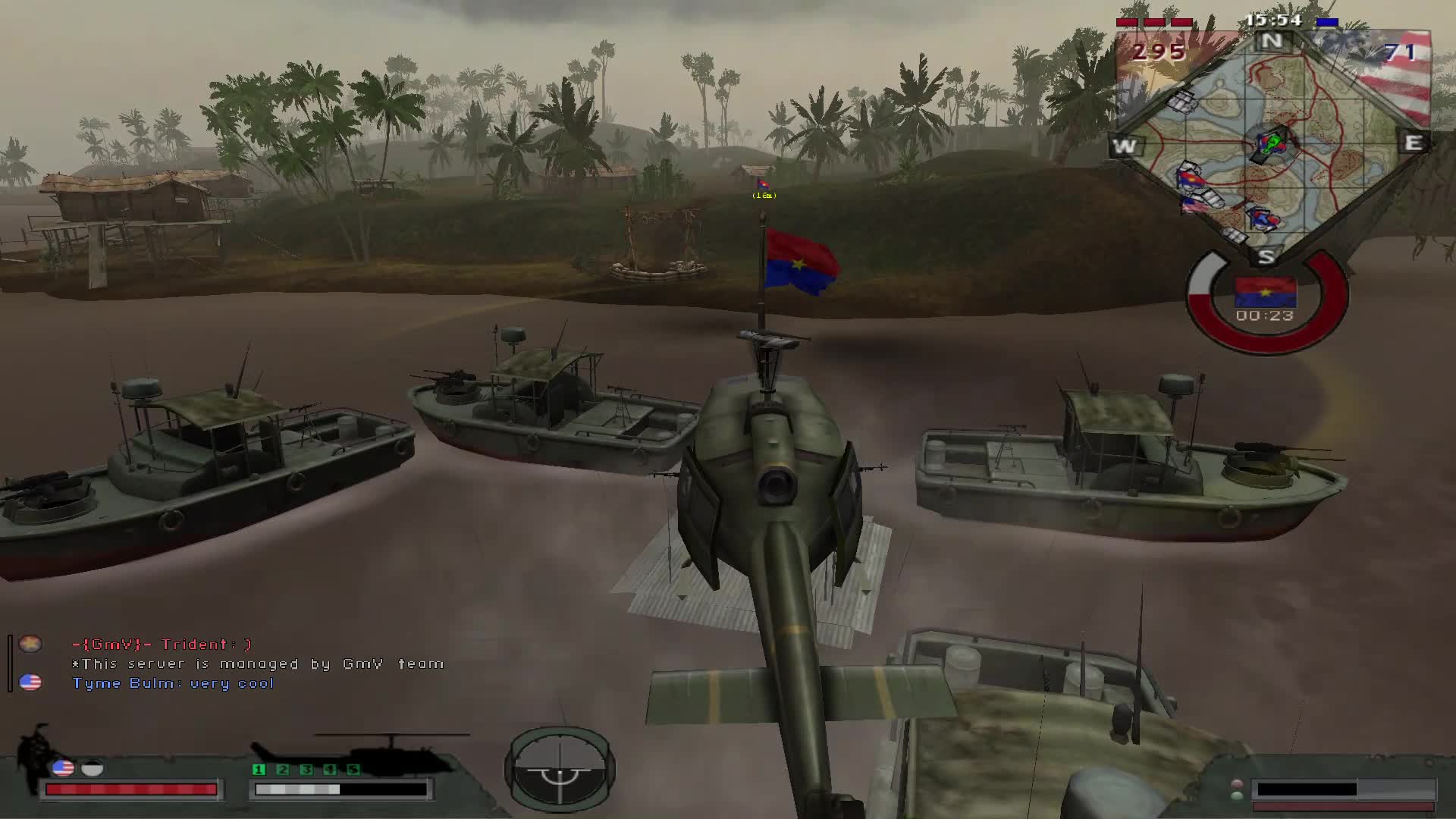Choose seat position 1

[x=259, y=770]
